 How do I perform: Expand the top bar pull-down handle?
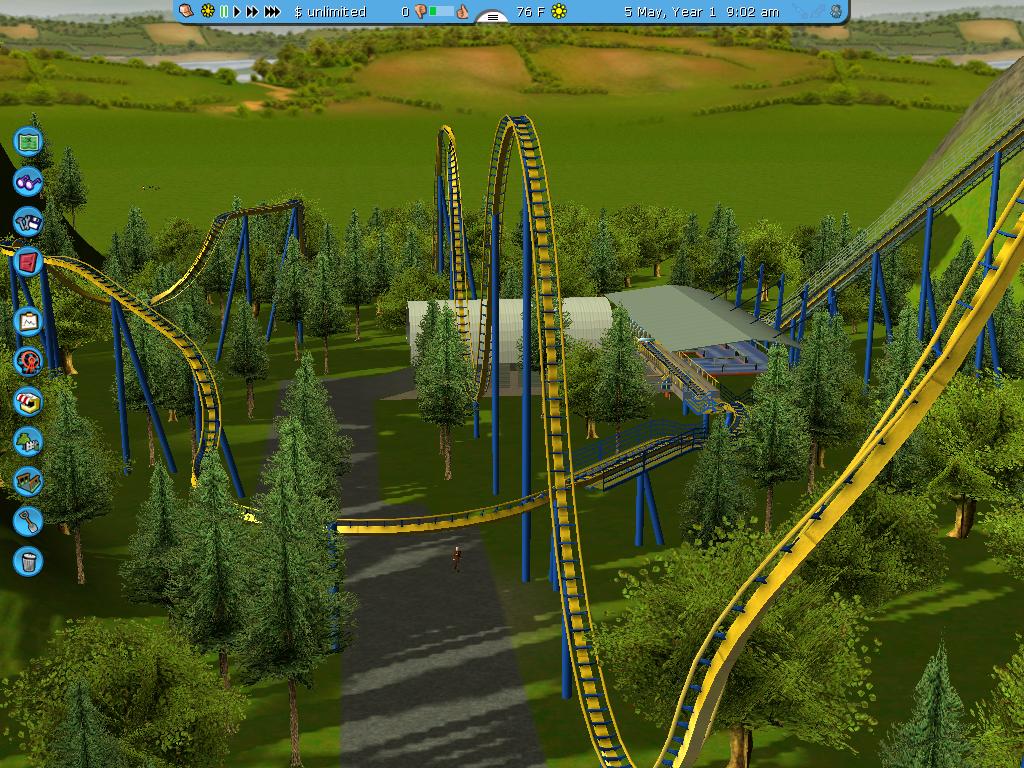491,16
